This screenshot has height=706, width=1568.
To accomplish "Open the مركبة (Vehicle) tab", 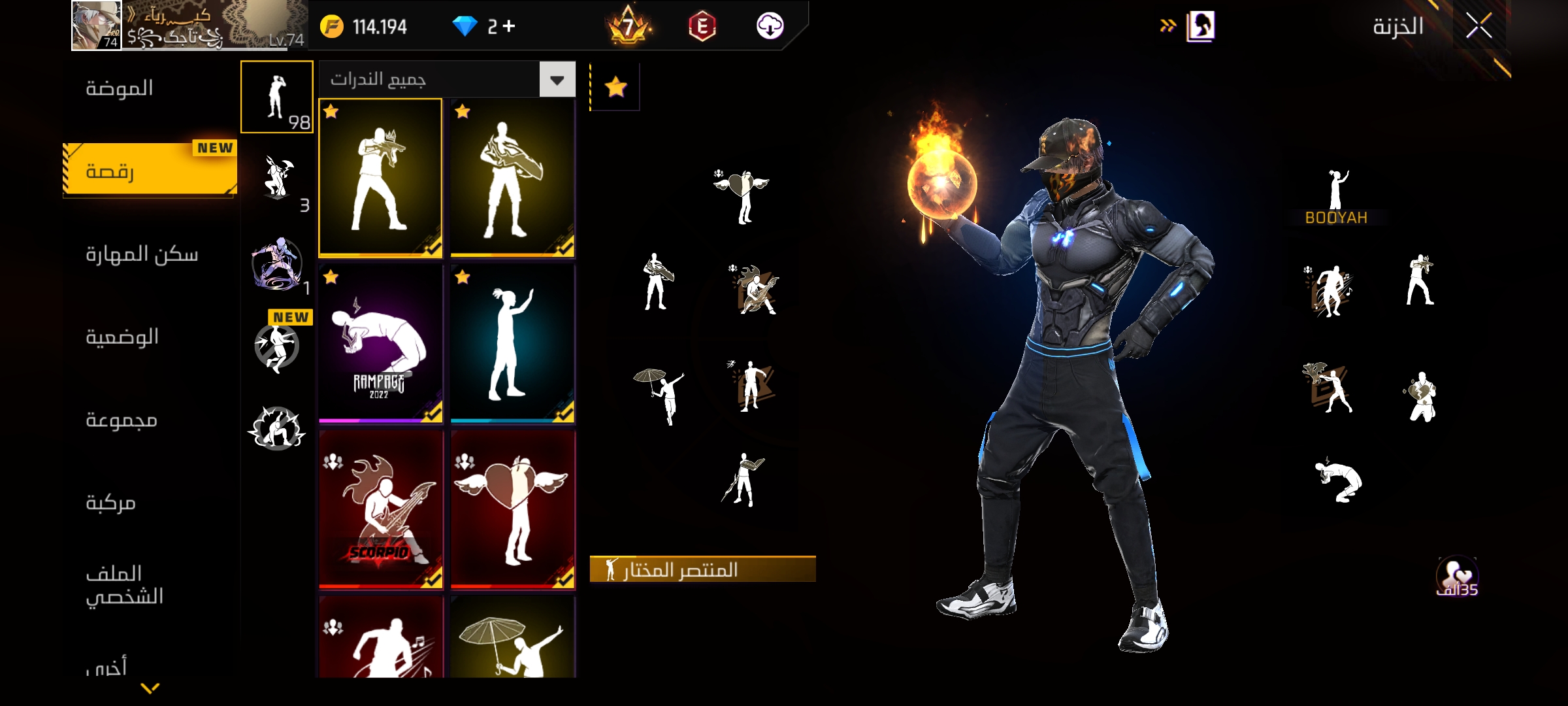I will (x=111, y=503).
